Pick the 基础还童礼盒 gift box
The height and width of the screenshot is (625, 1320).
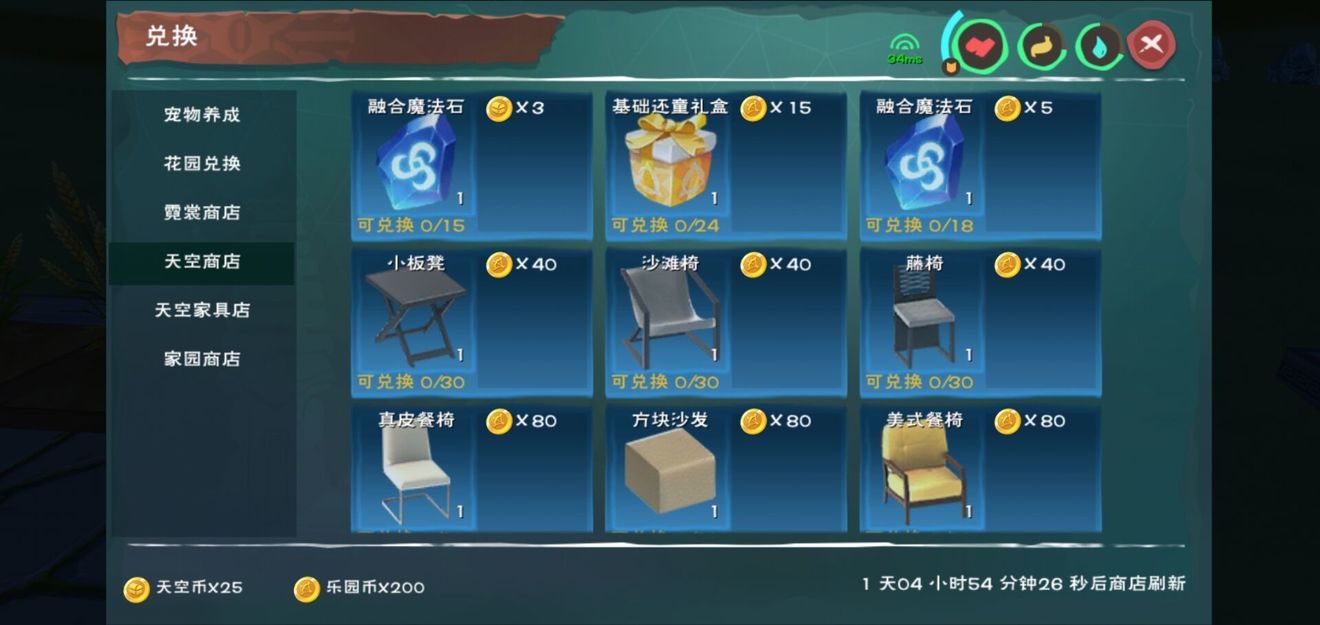point(725,165)
